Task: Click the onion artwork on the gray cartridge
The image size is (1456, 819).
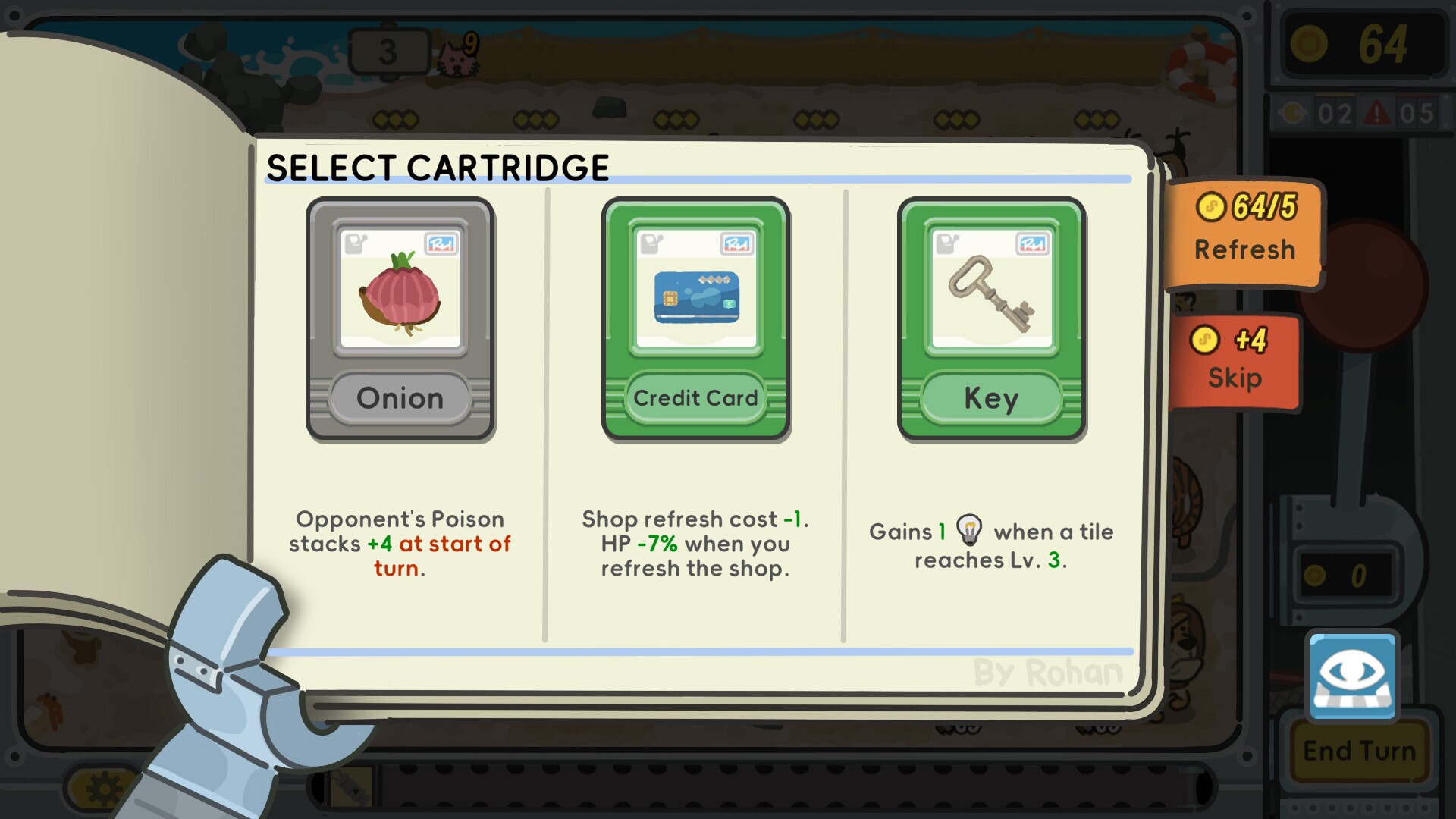Action: point(400,292)
